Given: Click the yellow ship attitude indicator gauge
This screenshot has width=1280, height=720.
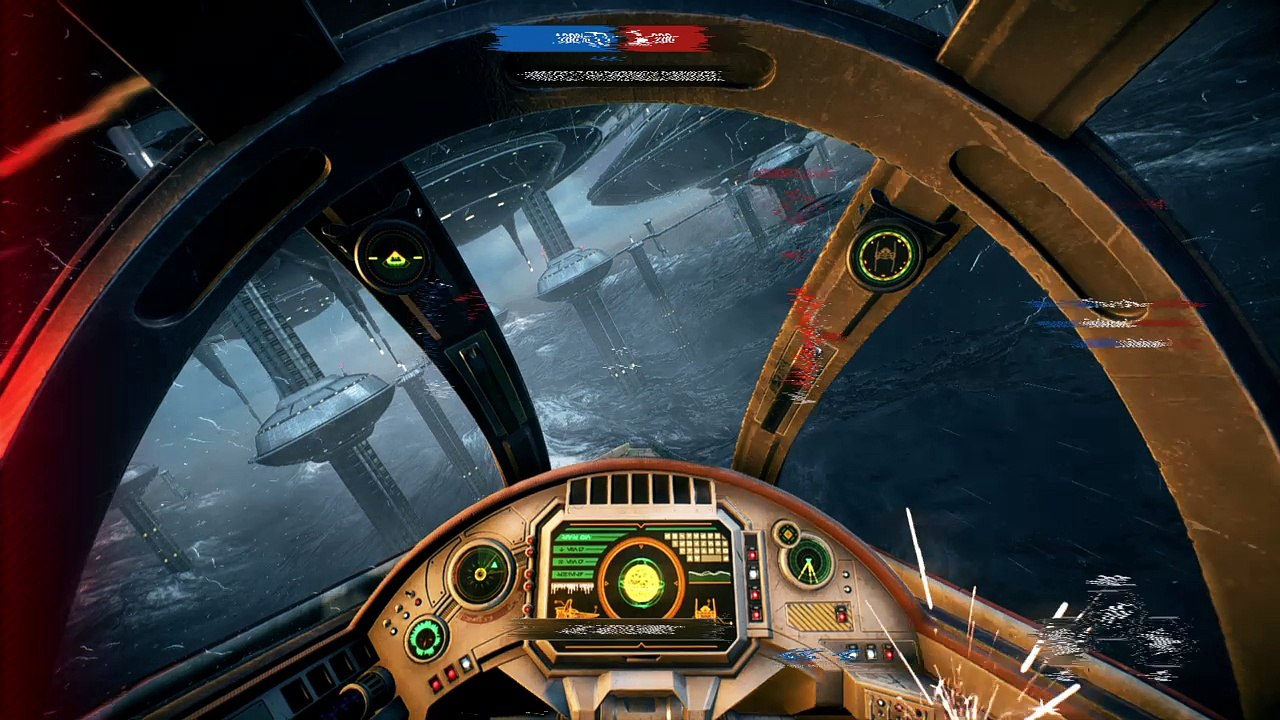Looking at the screenshot, I should (392, 257).
